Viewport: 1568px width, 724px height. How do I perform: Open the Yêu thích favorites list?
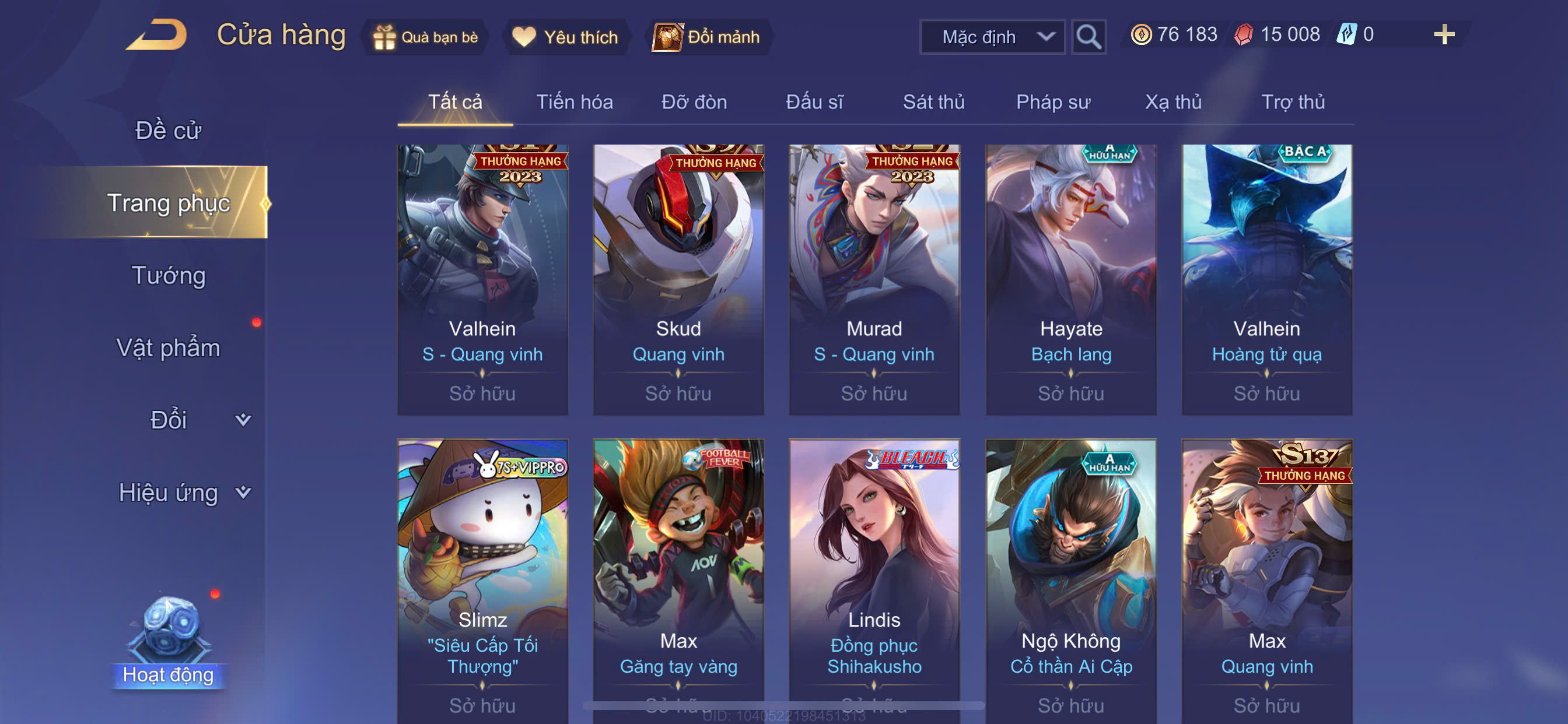(565, 37)
